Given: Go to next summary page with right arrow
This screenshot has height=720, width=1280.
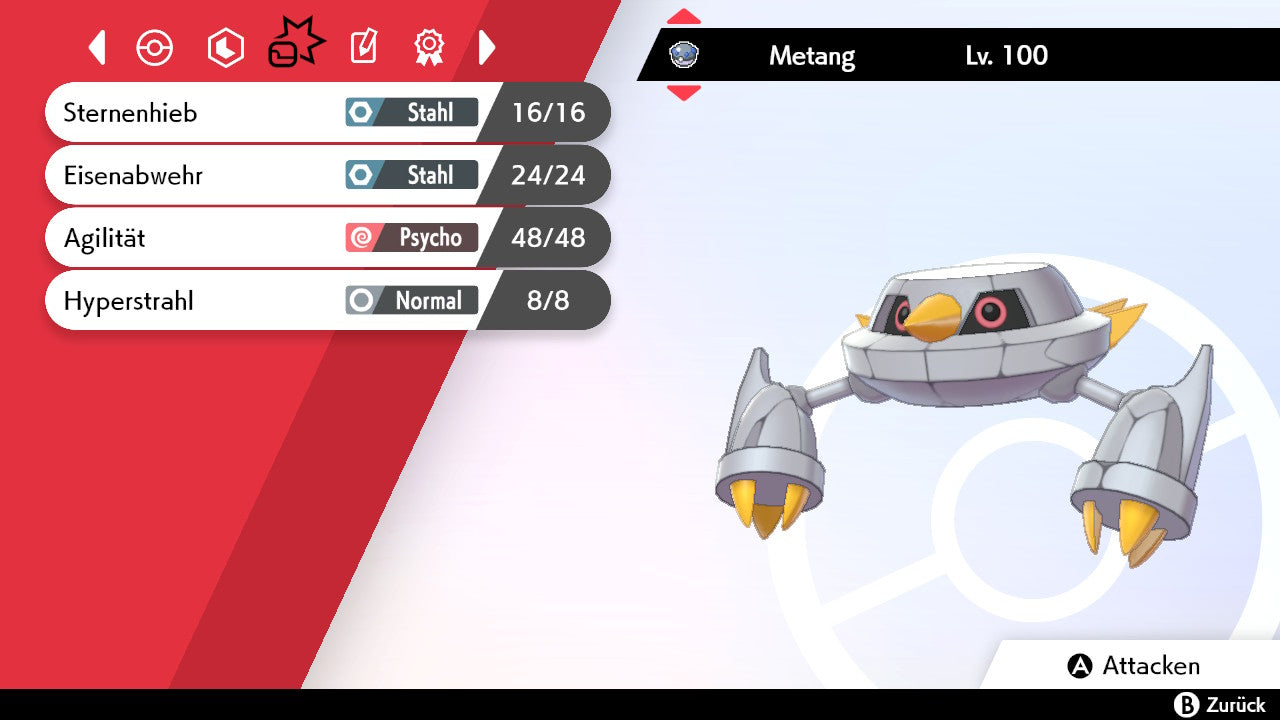Looking at the screenshot, I should pyautogui.click(x=487, y=47).
